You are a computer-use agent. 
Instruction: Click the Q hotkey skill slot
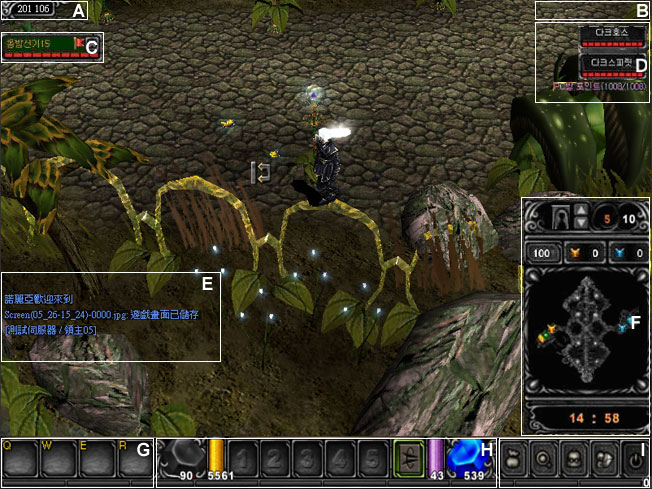[20, 460]
